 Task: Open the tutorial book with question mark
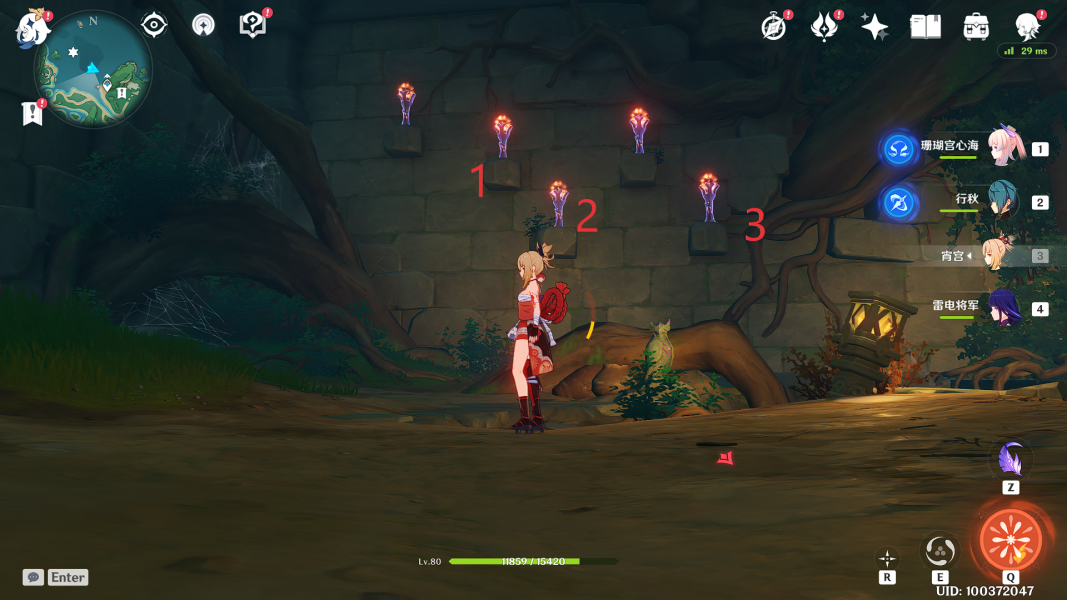tap(253, 25)
